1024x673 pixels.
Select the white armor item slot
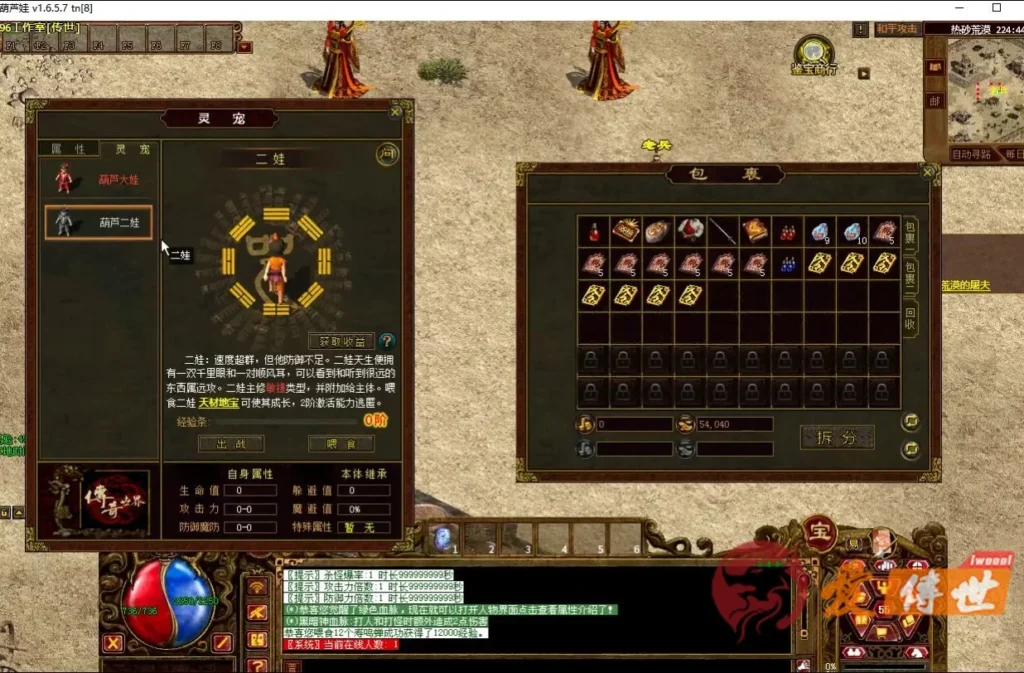tap(690, 231)
